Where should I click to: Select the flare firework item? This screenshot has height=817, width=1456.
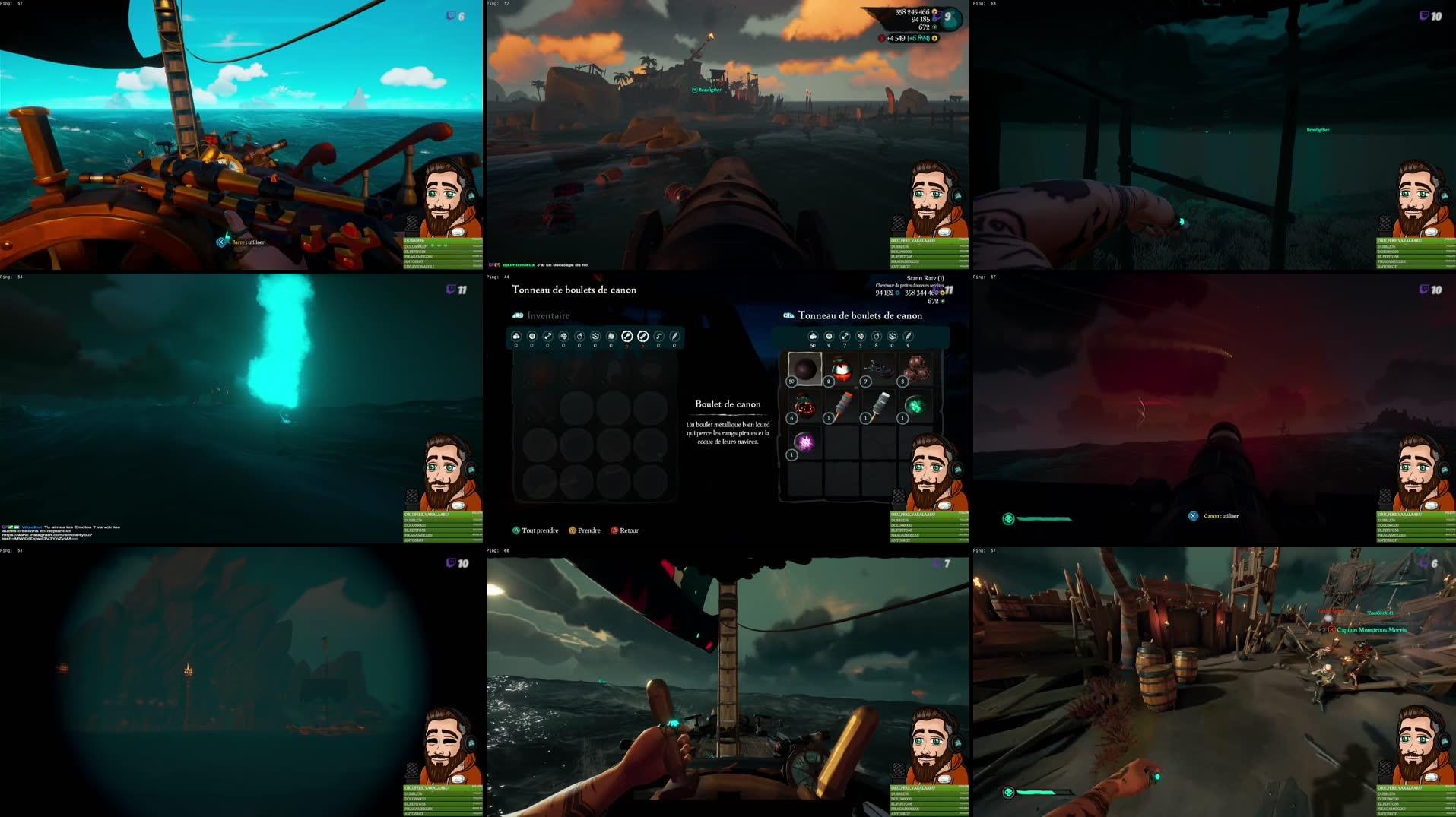pos(880,404)
